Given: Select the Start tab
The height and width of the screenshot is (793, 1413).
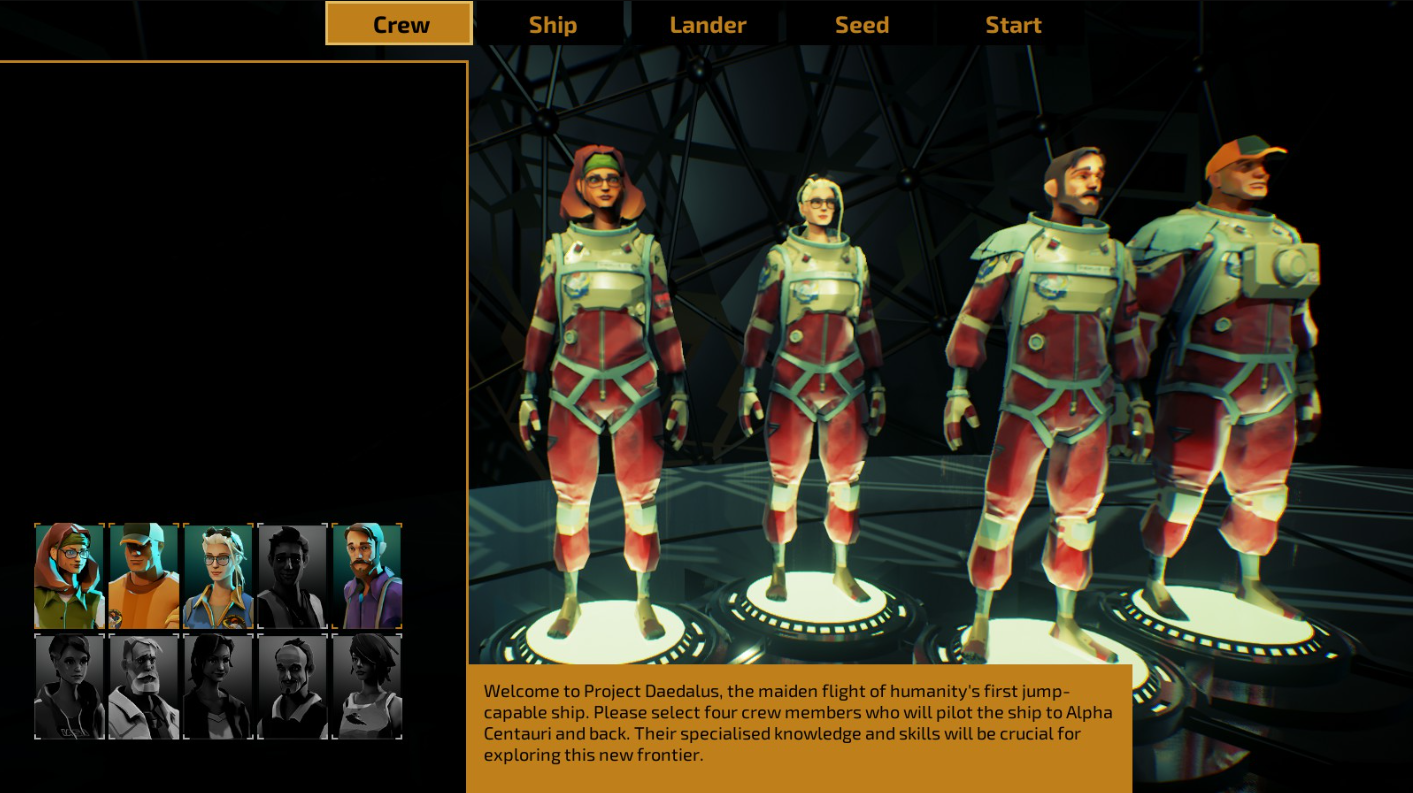Looking at the screenshot, I should (1013, 25).
